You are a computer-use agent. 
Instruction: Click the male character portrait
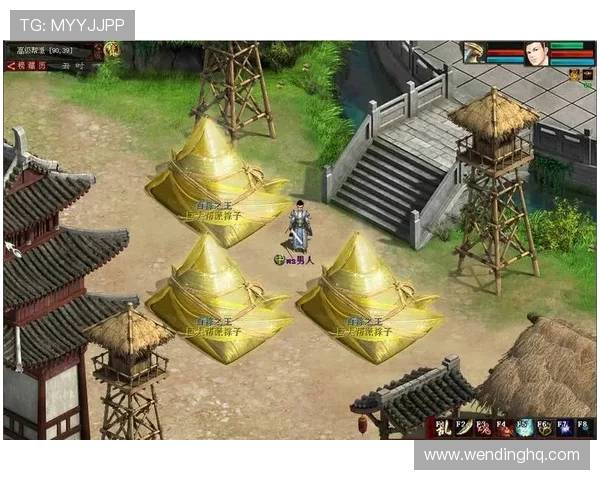point(537,53)
